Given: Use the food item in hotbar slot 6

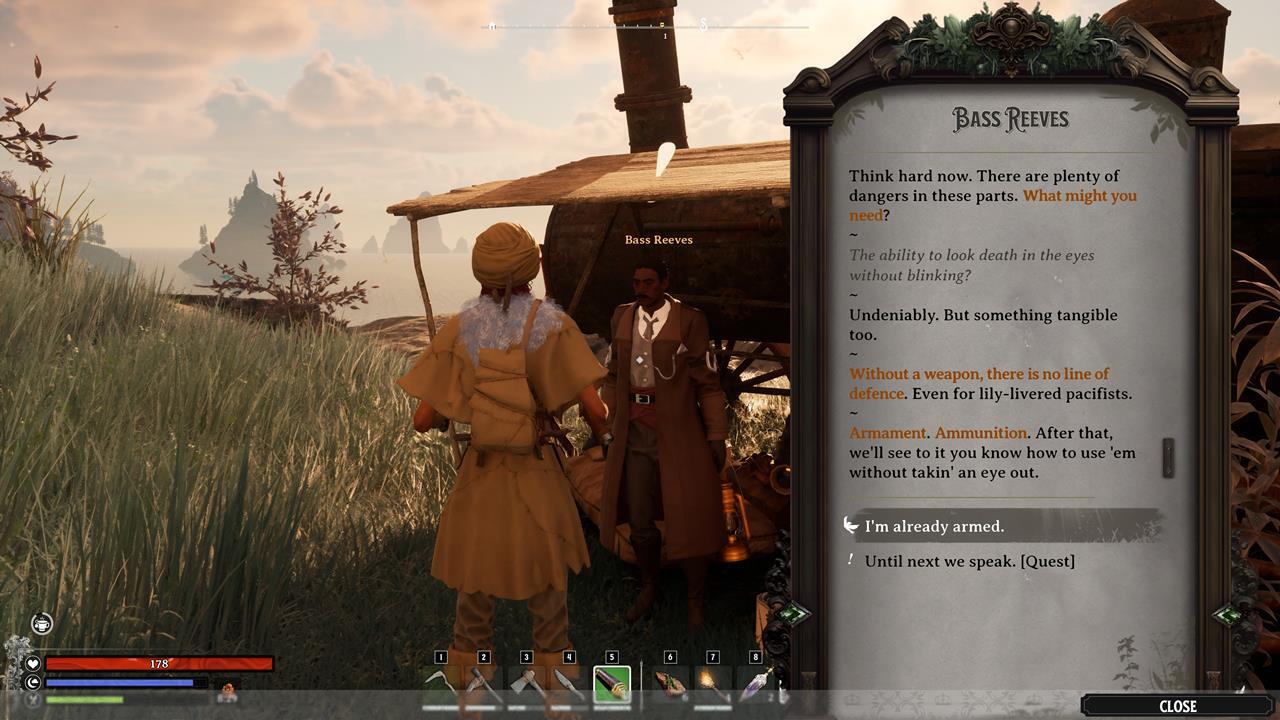Looking at the screenshot, I should tap(670, 685).
